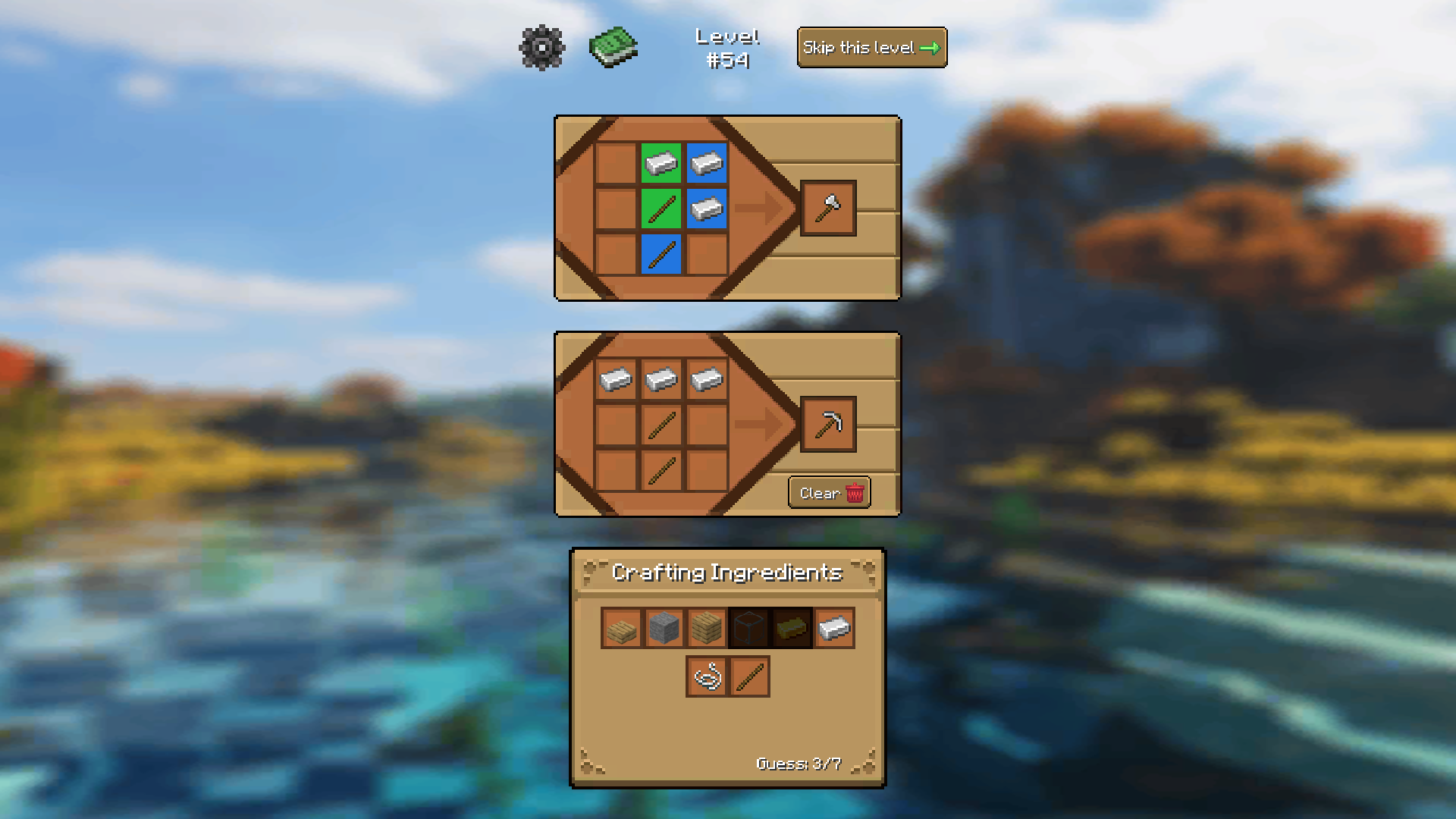Click the trash icon on the Clear button
Image resolution: width=1456 pixels, height=819 pixels.
click(855, 493)
